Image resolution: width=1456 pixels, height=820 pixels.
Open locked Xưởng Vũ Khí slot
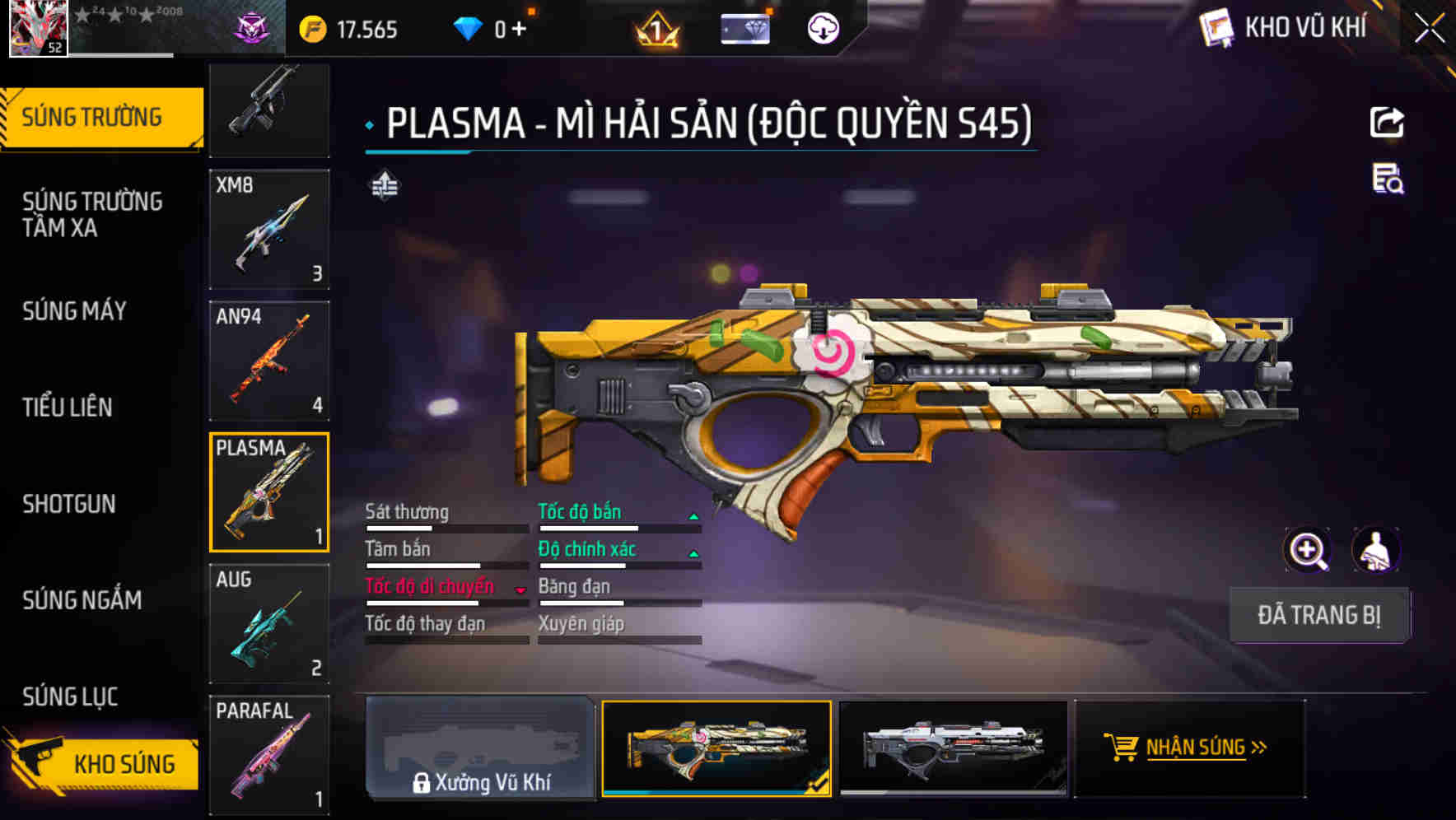tap(480, 748)
